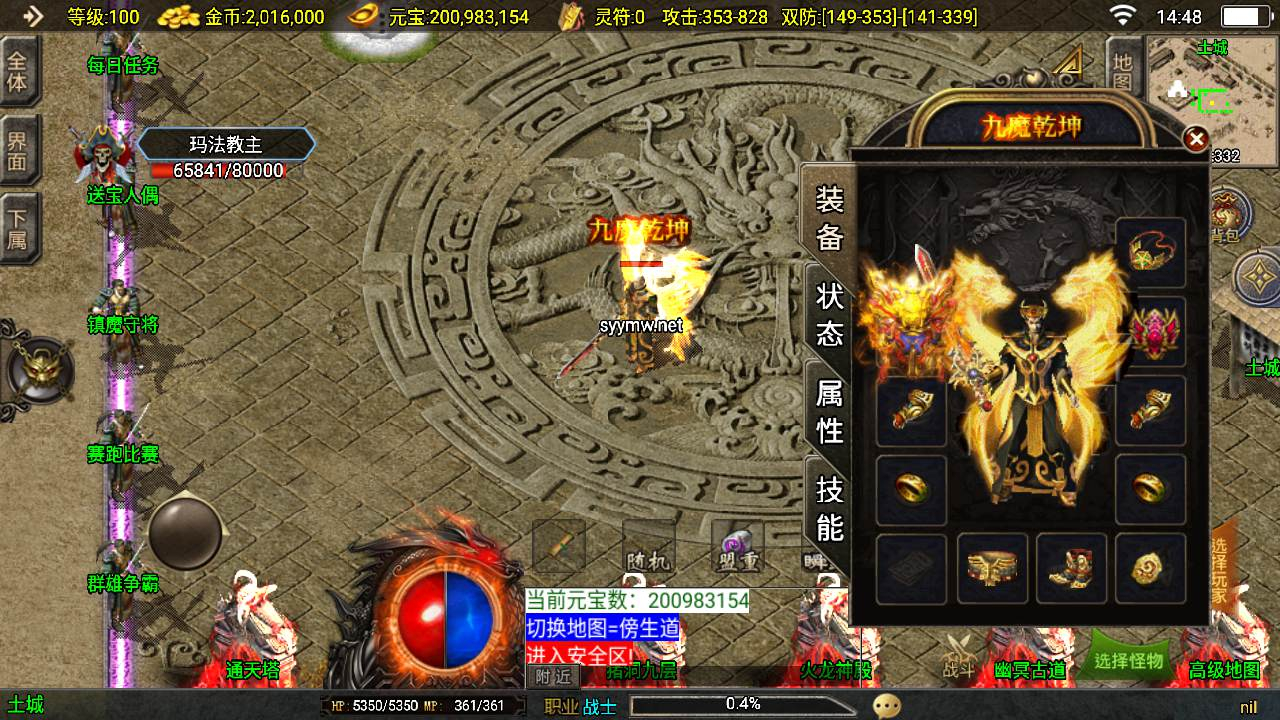Click the 全体 side button
1280x720 pixels.
pos(18,71)
